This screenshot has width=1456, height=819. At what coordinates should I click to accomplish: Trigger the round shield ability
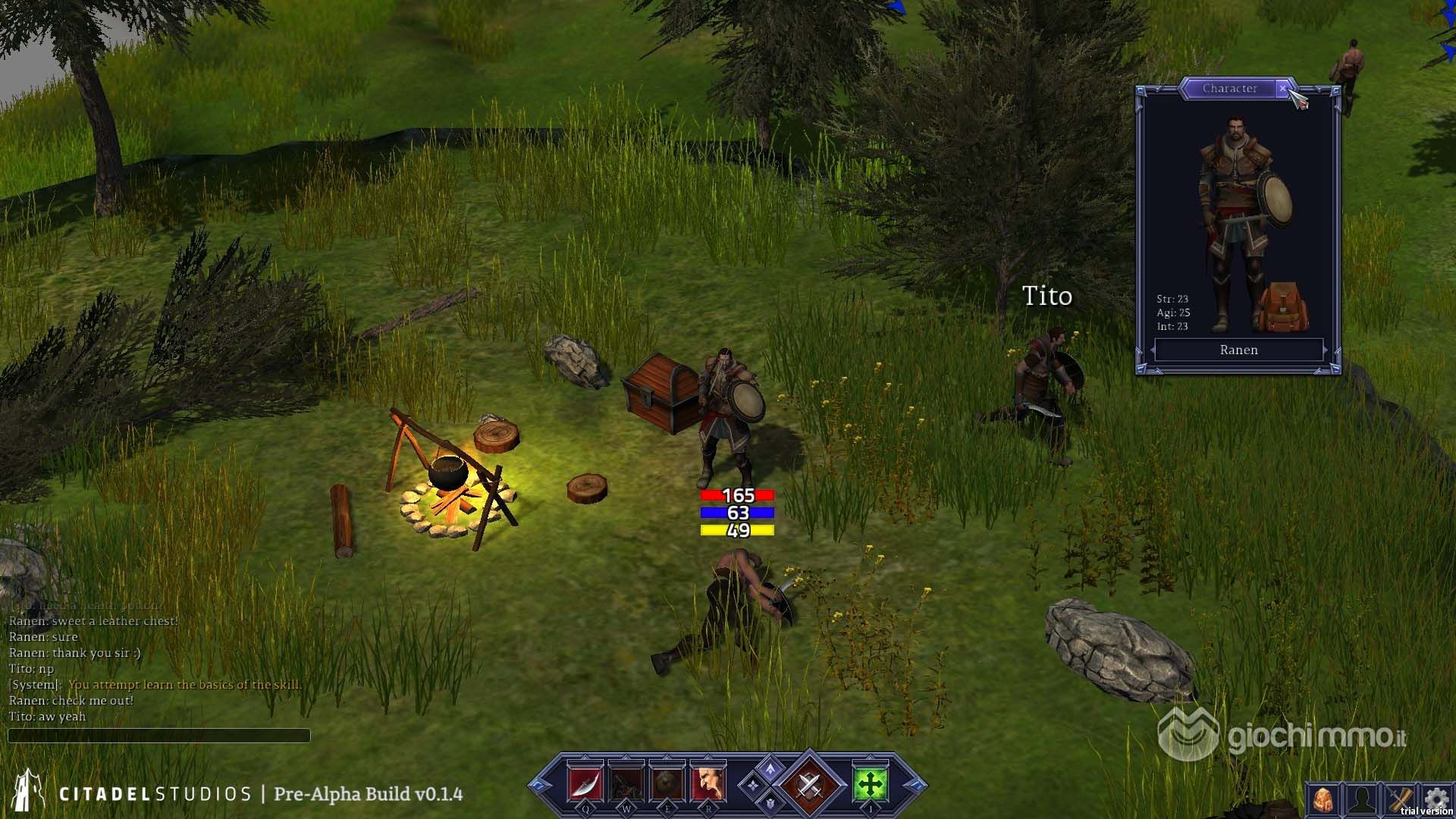click(667, 784)
